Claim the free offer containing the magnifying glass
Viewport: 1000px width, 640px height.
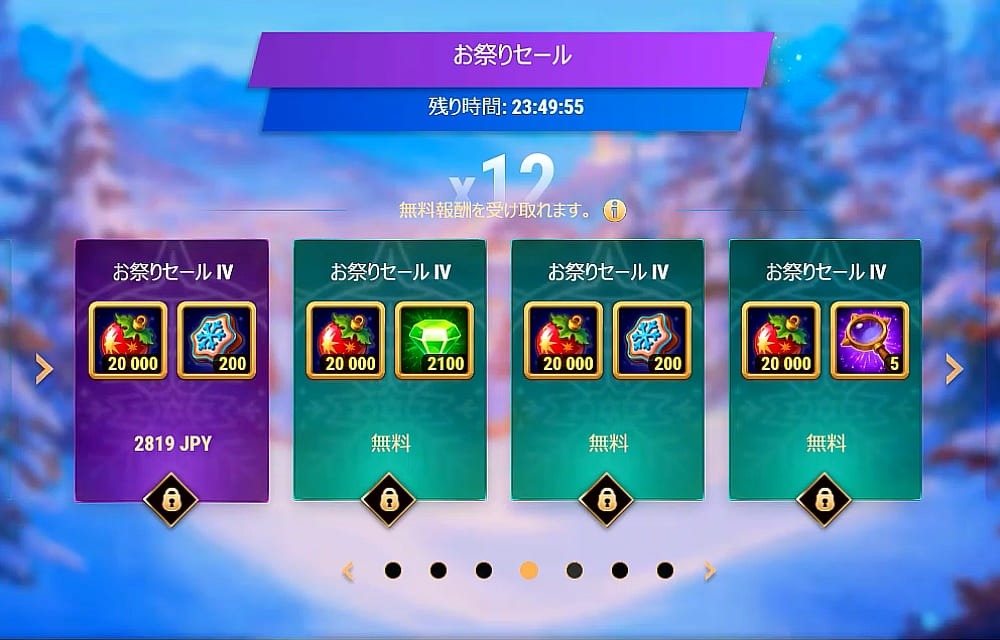click(x=826, y=444)
